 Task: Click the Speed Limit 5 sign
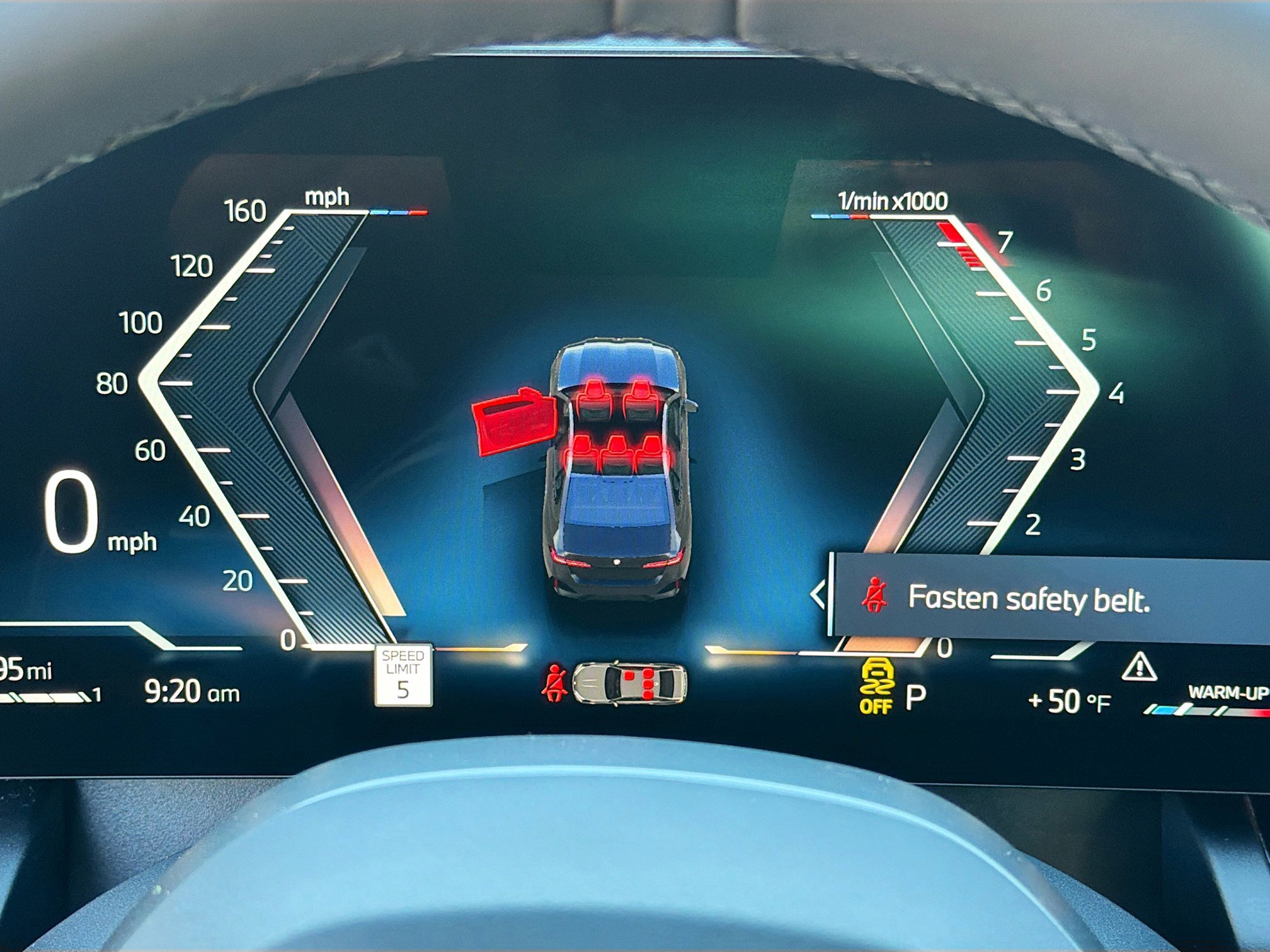[403, 674]
